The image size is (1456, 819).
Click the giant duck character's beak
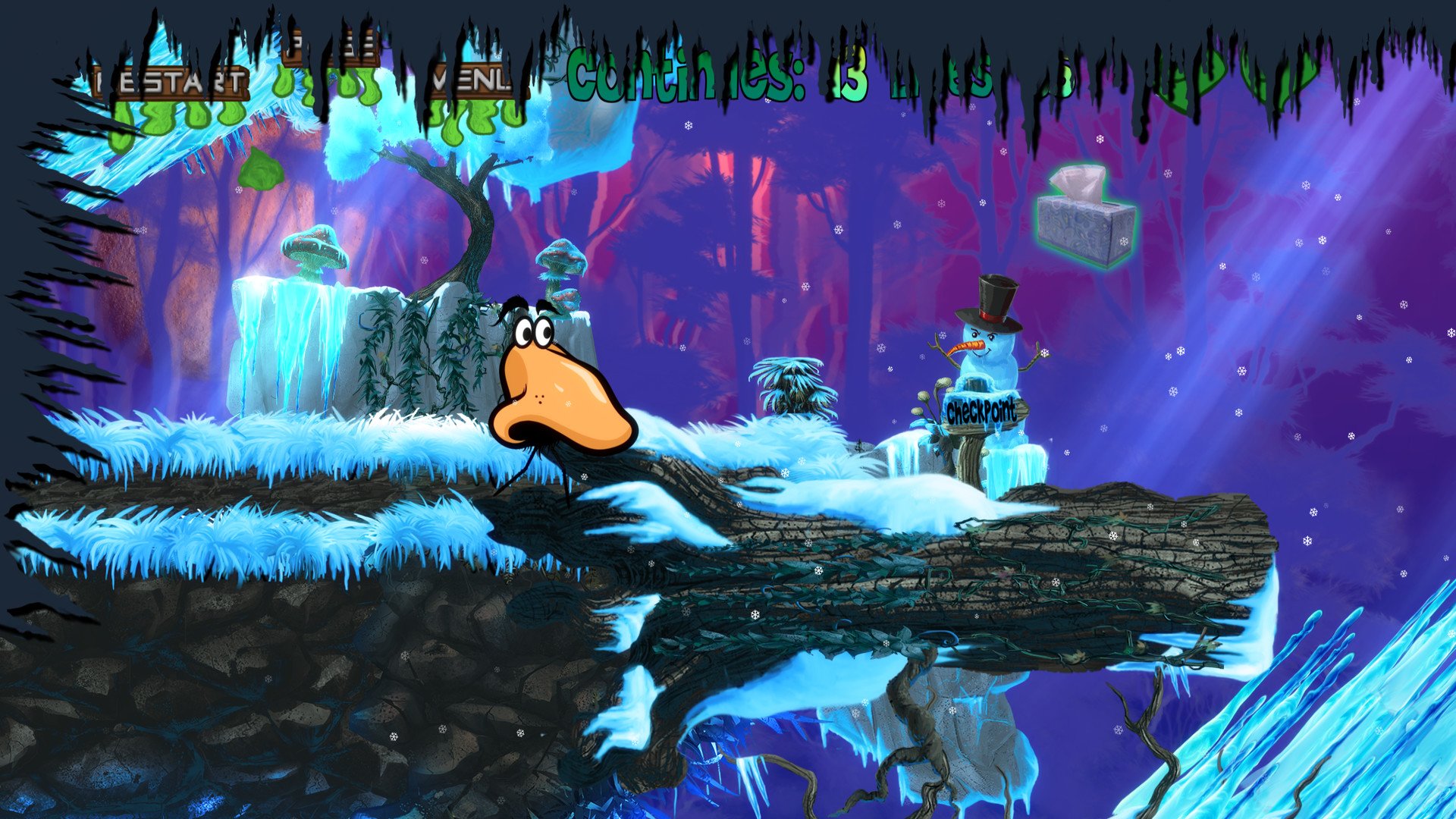561,394
